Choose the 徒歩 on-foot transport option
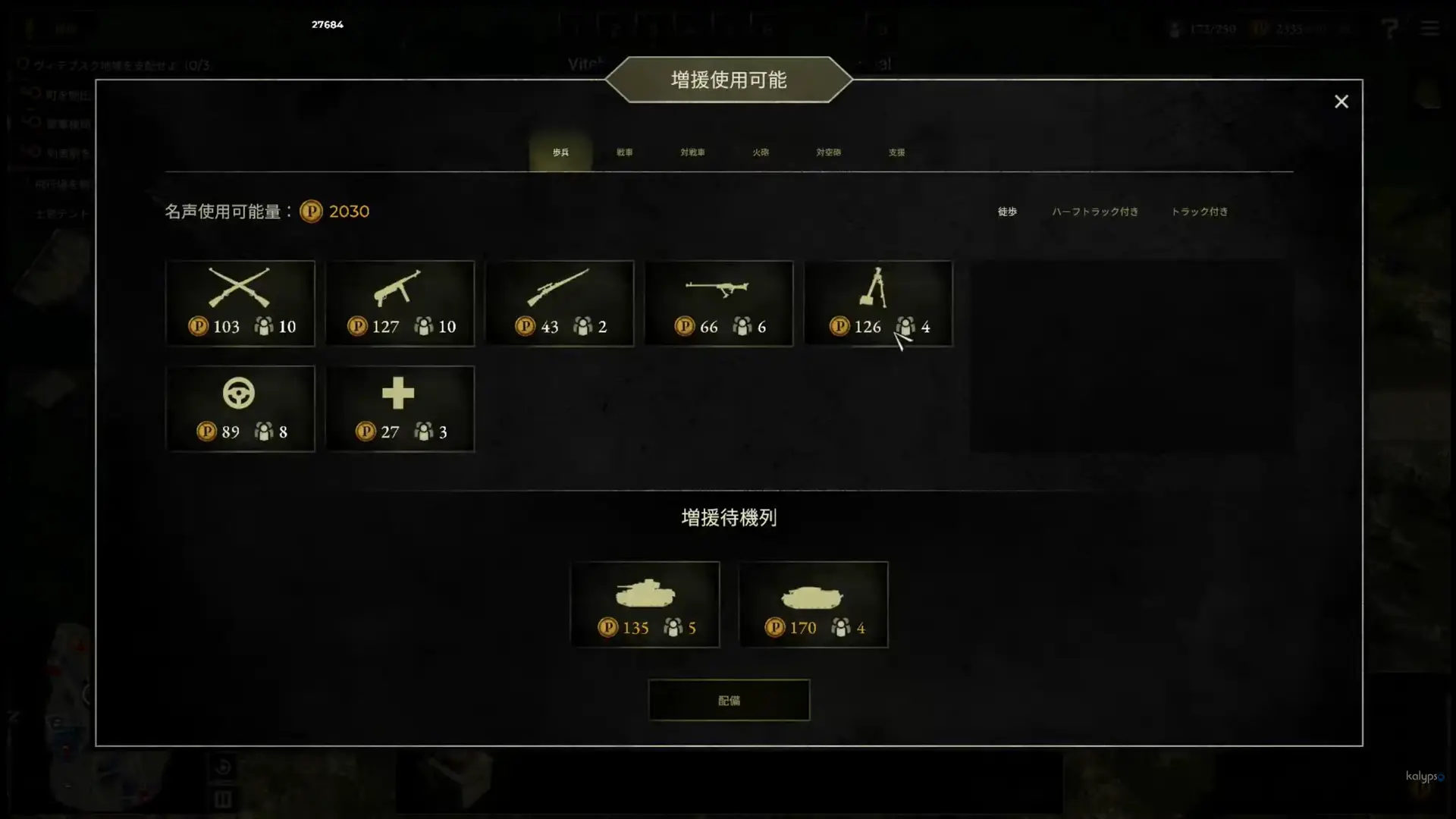Image resolution: width=1456 pixels, height=819 pixels. click(x=1007, y=212)
